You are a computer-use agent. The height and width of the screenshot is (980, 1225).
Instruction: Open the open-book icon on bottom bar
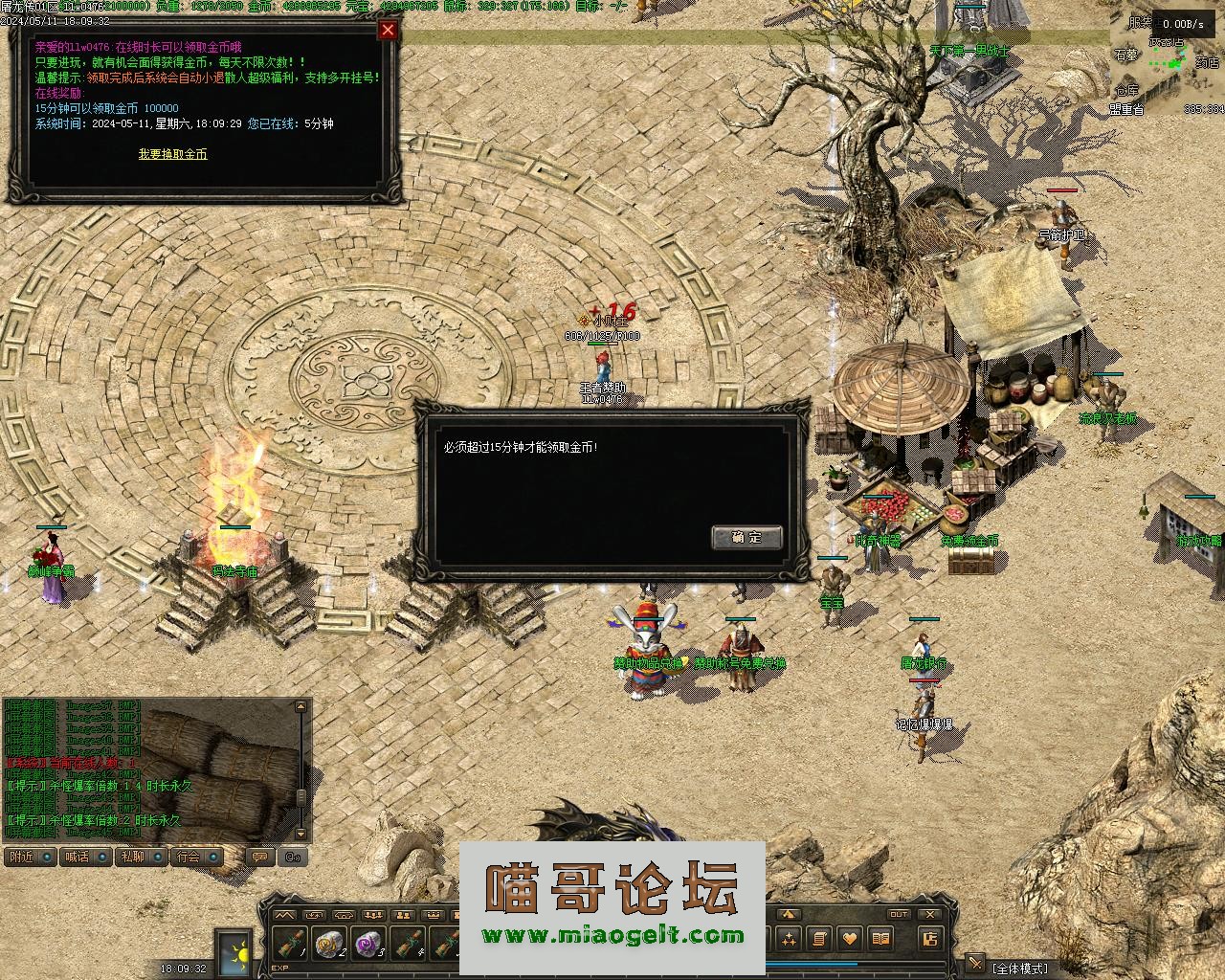pyautogui.click(x=880, y=939)
